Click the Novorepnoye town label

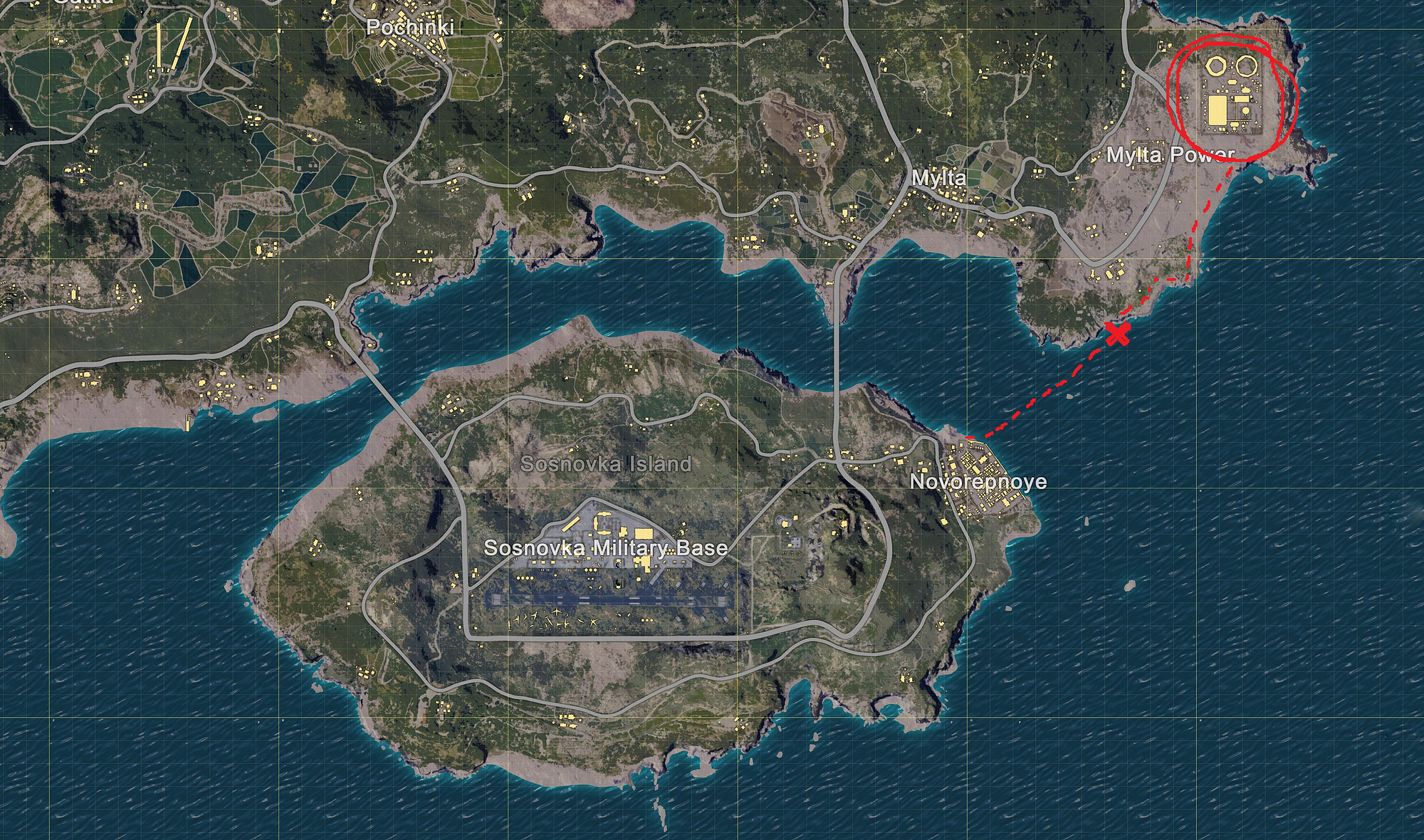[978, 482]
